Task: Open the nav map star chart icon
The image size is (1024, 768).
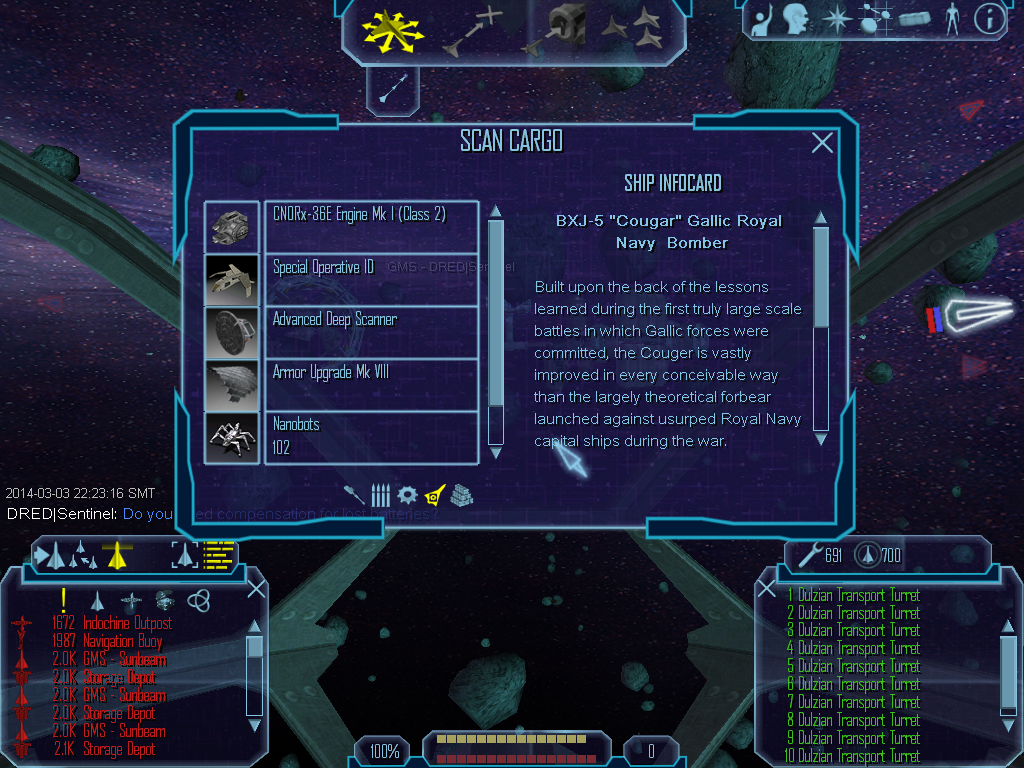Action: (x=876, y=19)
